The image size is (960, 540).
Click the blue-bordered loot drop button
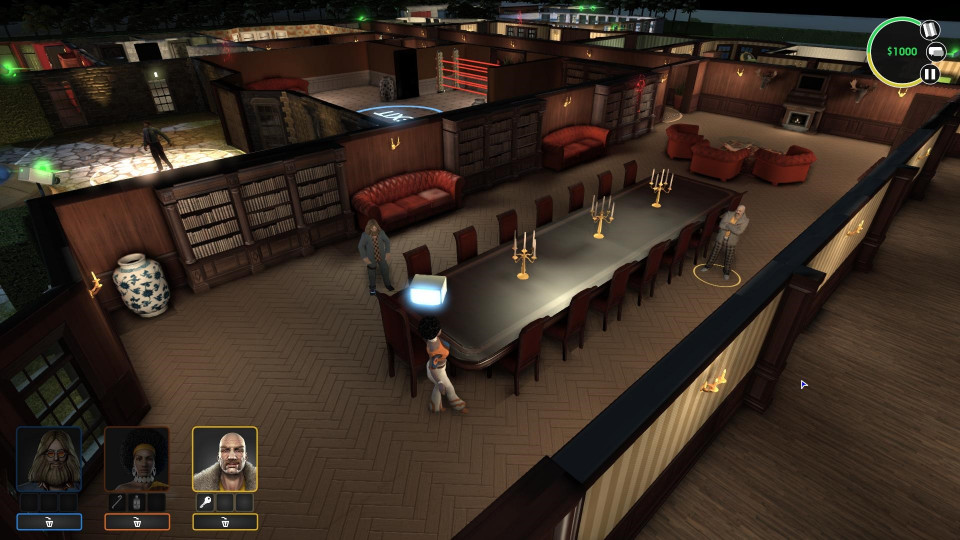pyautogui.click(x=49, y=522)
